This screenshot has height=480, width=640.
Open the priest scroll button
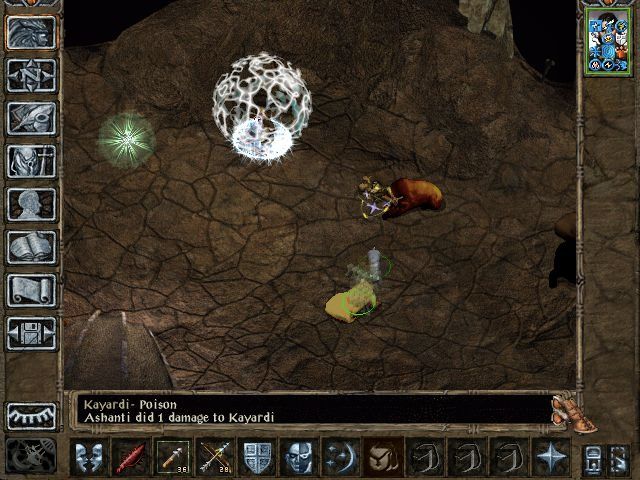tap(32, 290)
